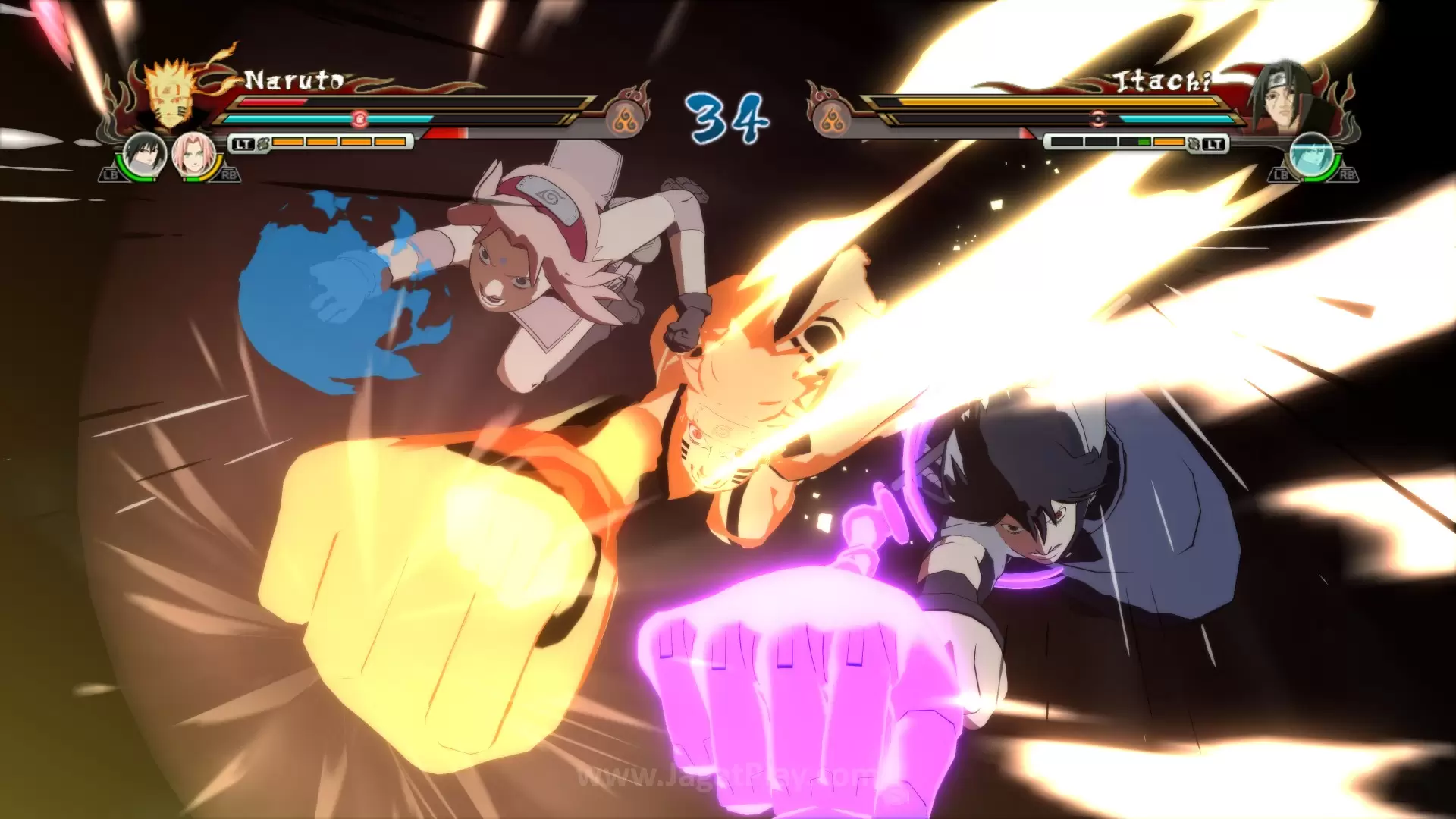1456x819 pixels.
Task: Toggle the LT substitution indicator on Itachi's side
Action: [1214, 143]
